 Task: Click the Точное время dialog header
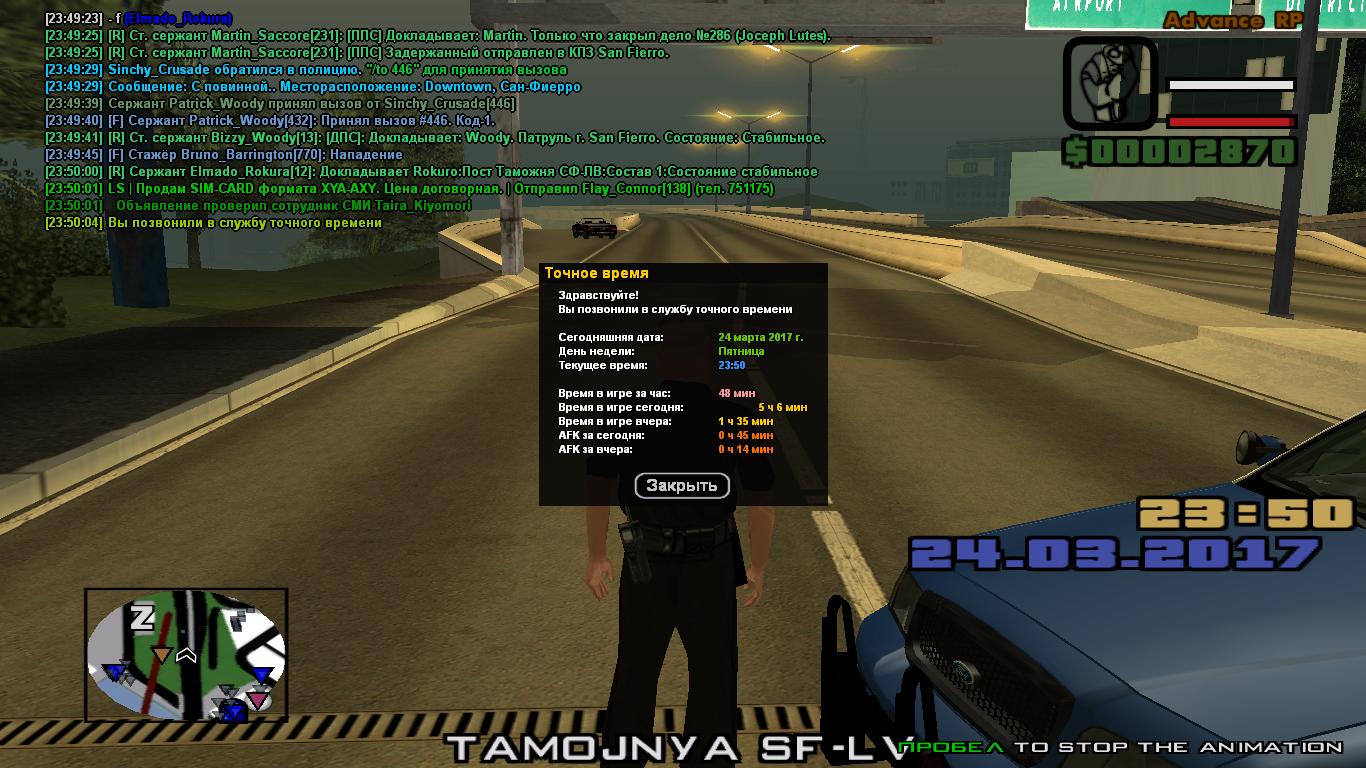point(596,272)
